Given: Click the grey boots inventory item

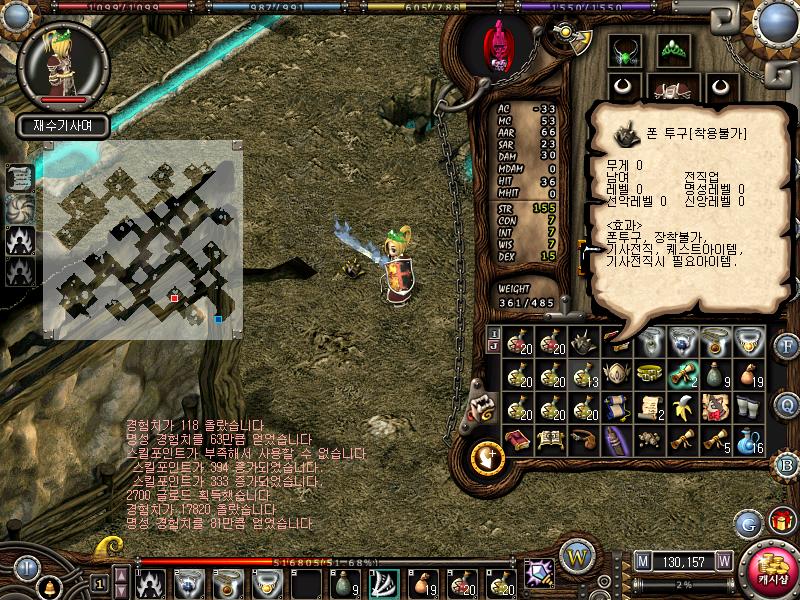Looking at the screenshot, I should tap(749, 406).
